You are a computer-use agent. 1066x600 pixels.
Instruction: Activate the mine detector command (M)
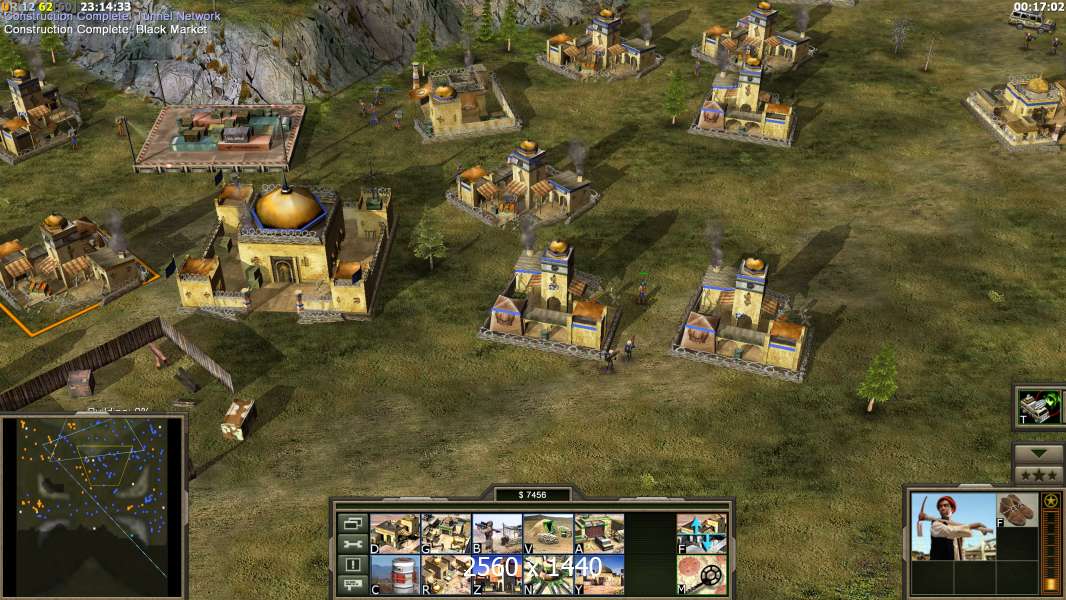tap(701, 574)
